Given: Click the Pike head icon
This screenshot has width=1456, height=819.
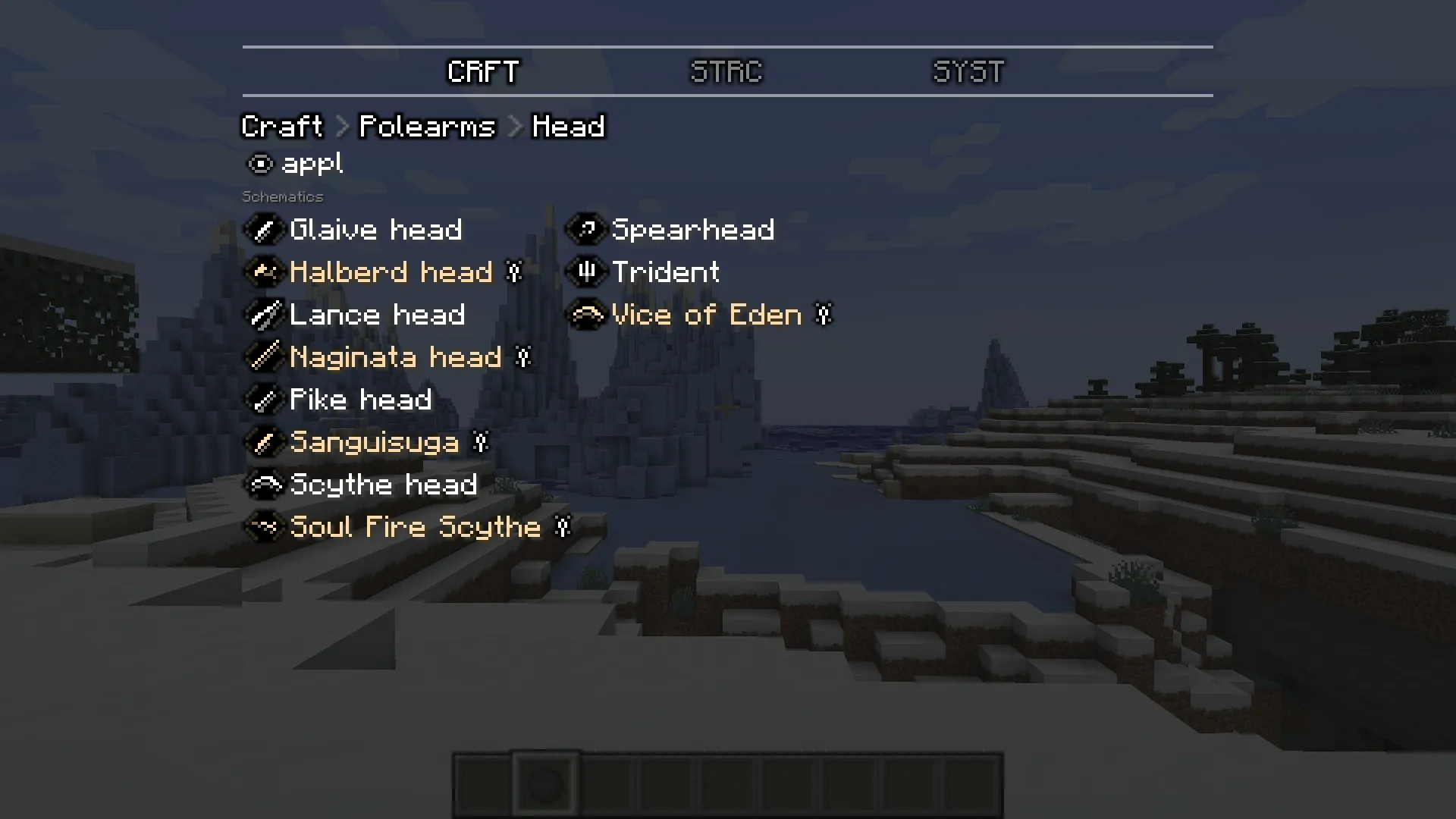Looking at the screenshot, I should (263, 400).
